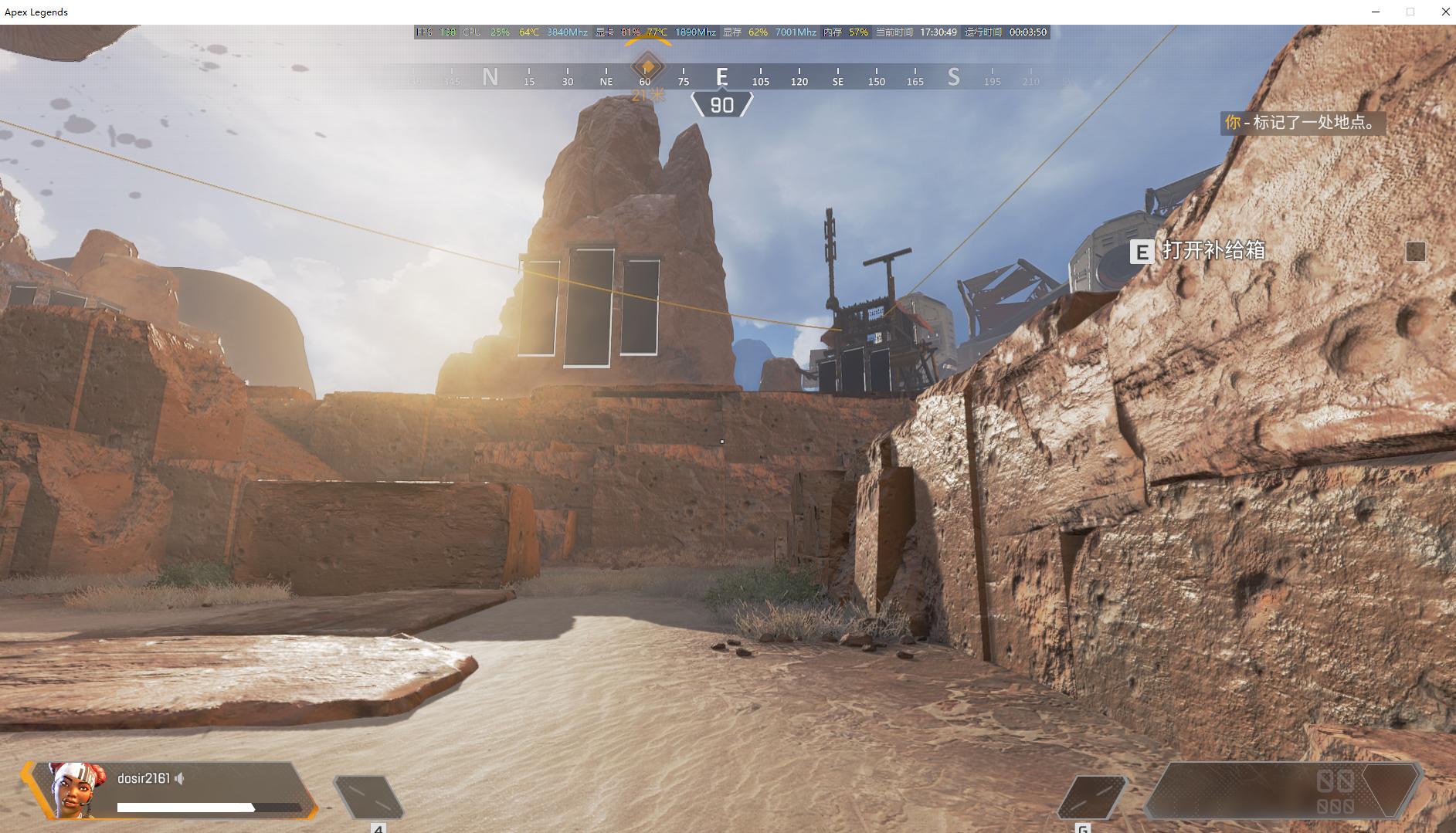The width and height of the screenshot is (1456, 833).
Task: Select the ordnance slot labeled G
Action: pyautogui.click(x=1091, y=797)
